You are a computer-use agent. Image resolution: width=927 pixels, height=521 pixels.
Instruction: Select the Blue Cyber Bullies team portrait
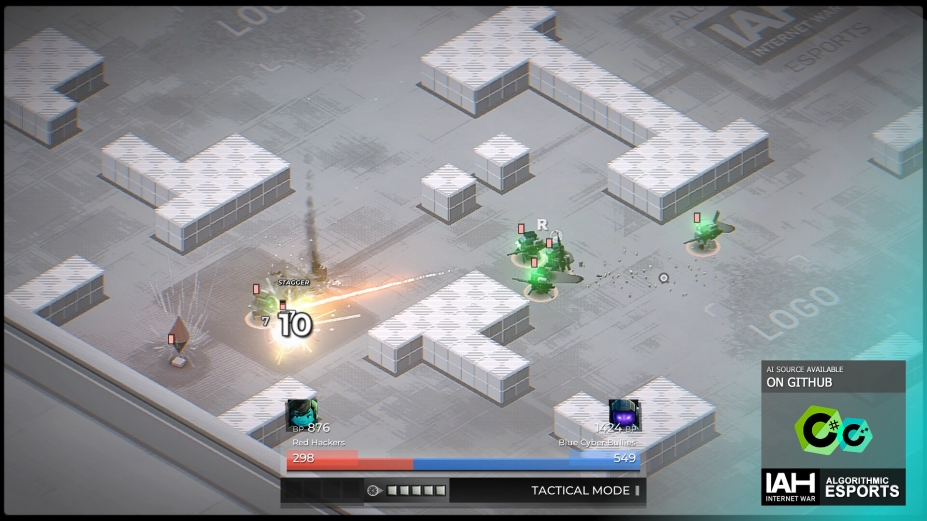click(624, 415)
